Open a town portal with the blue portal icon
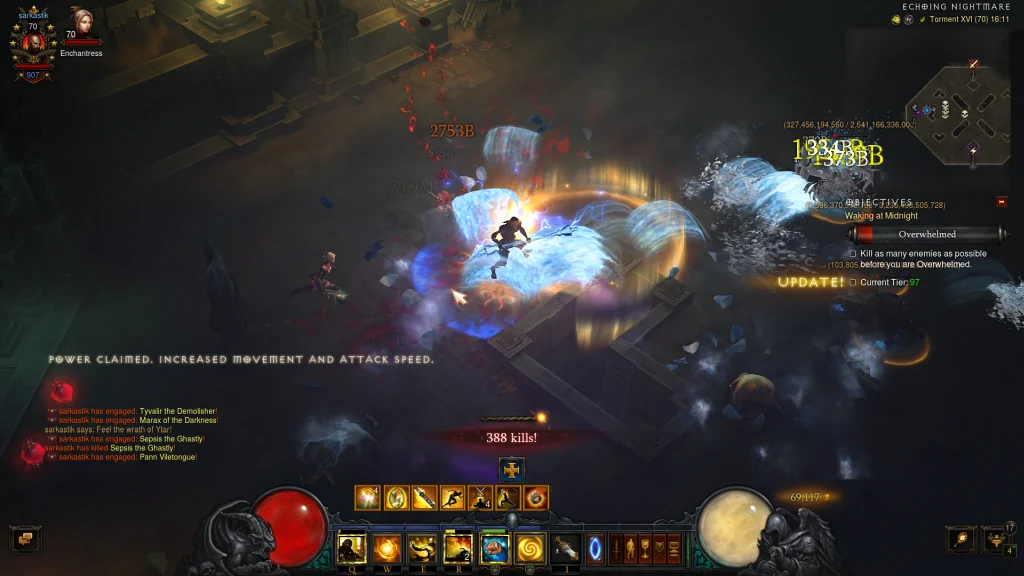1024x576 pixels. pyautogui.click(x=595, y=548)
